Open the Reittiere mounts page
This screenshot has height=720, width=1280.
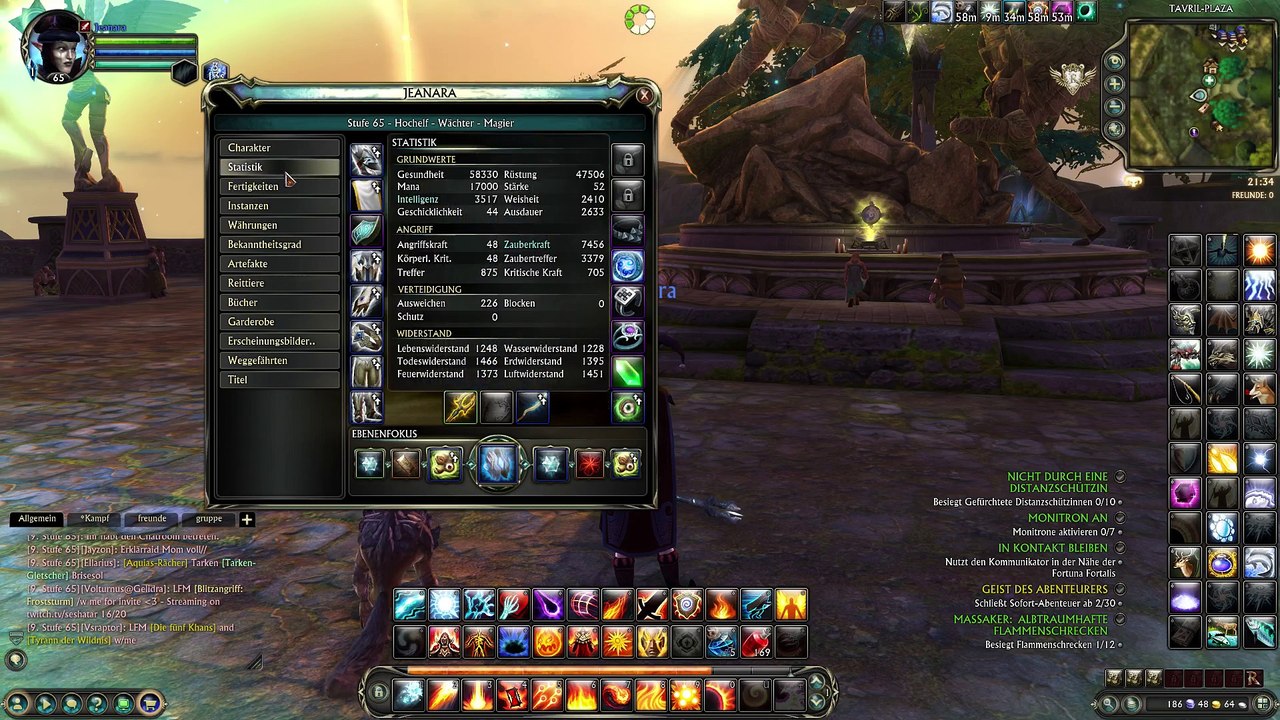[x=279, y=283]
